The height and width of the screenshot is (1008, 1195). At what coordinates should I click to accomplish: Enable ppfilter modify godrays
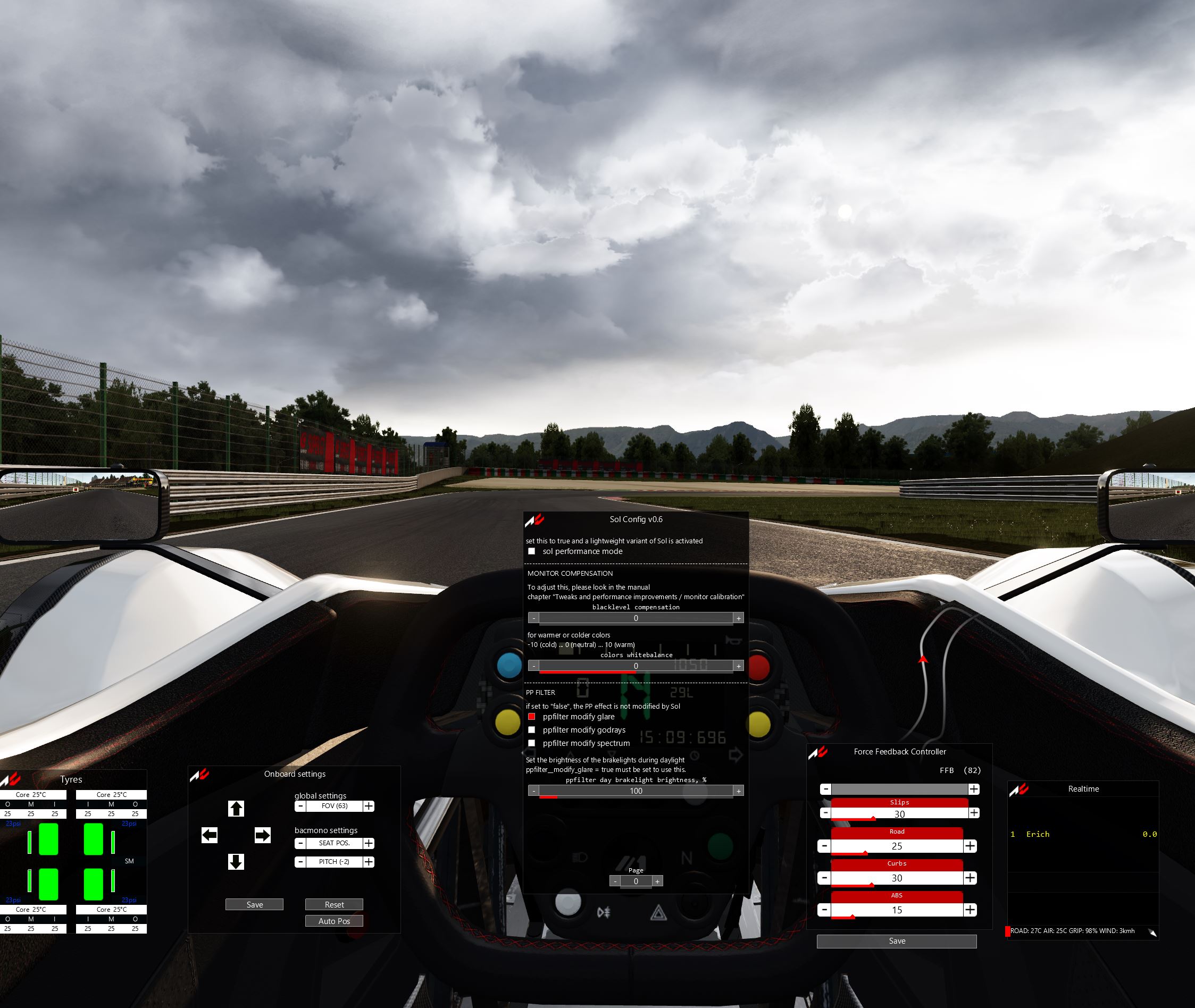pos(531,730)
